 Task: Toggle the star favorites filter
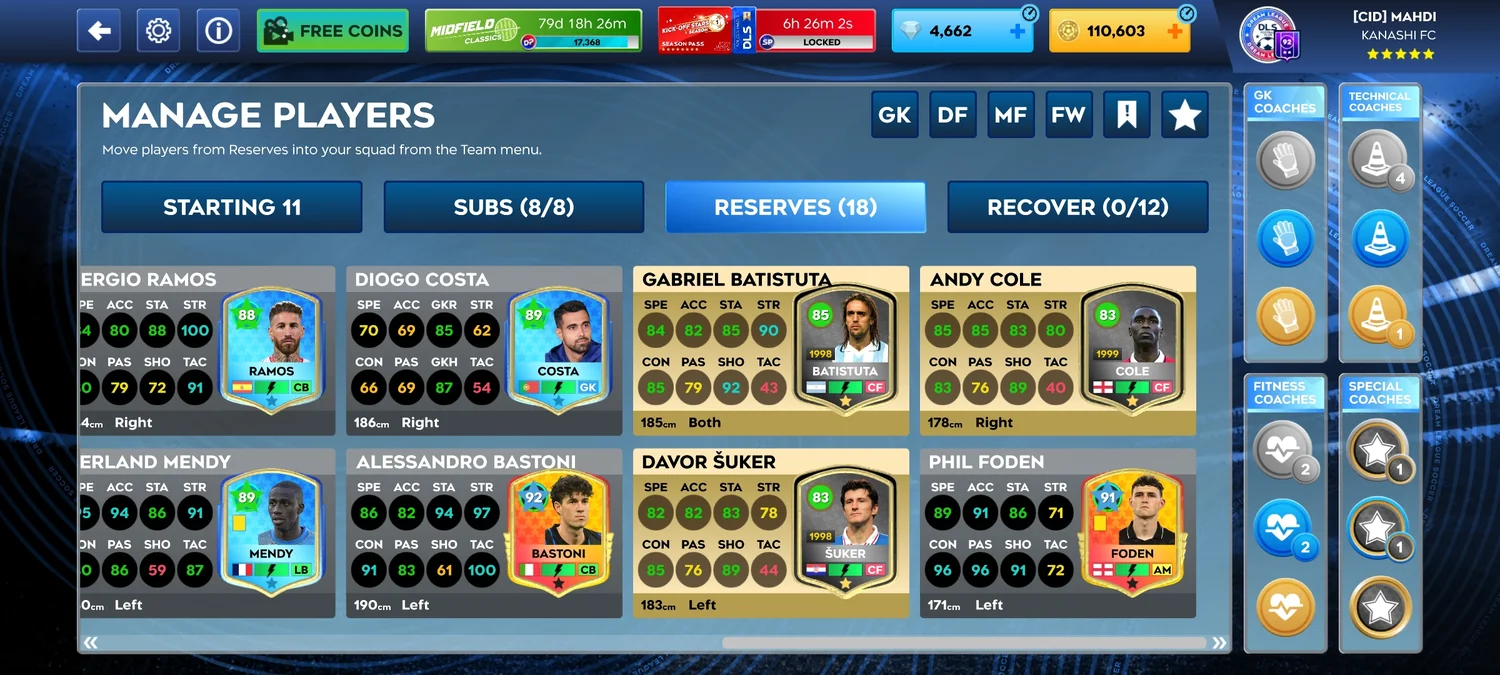[x=1185, y=115]
